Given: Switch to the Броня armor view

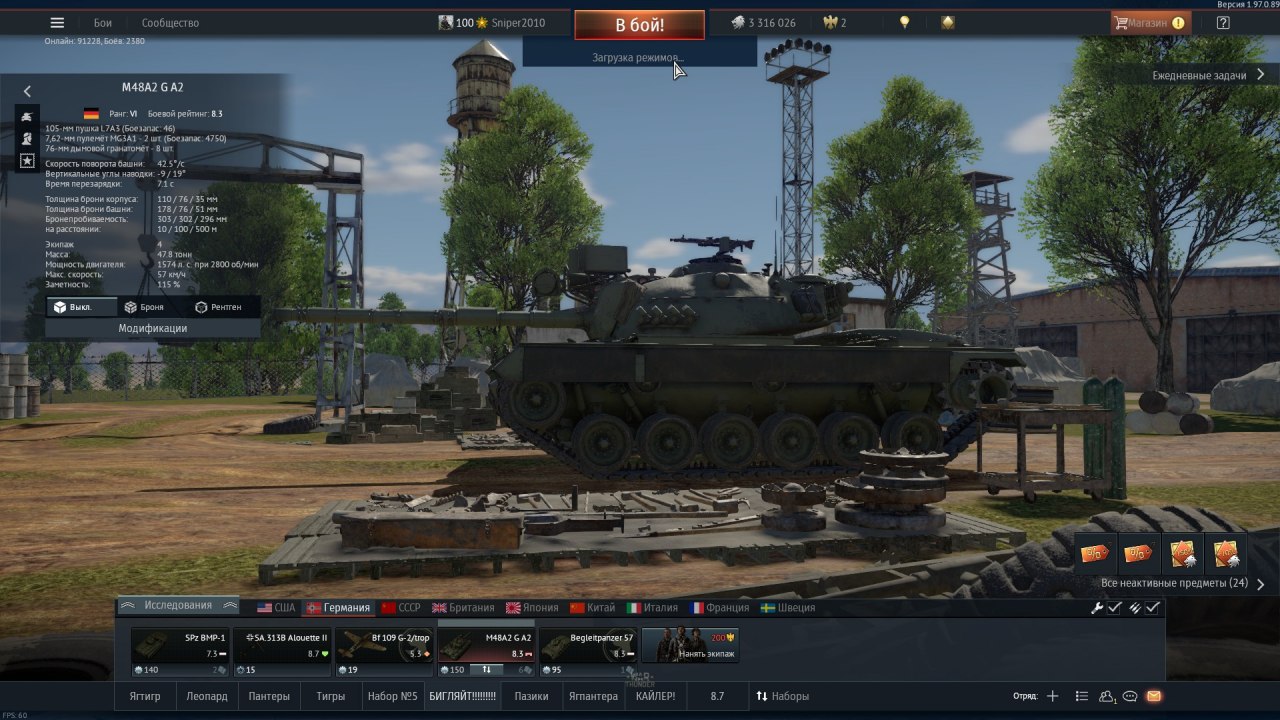Looking at the screenshot, I should tap(144, 307).
